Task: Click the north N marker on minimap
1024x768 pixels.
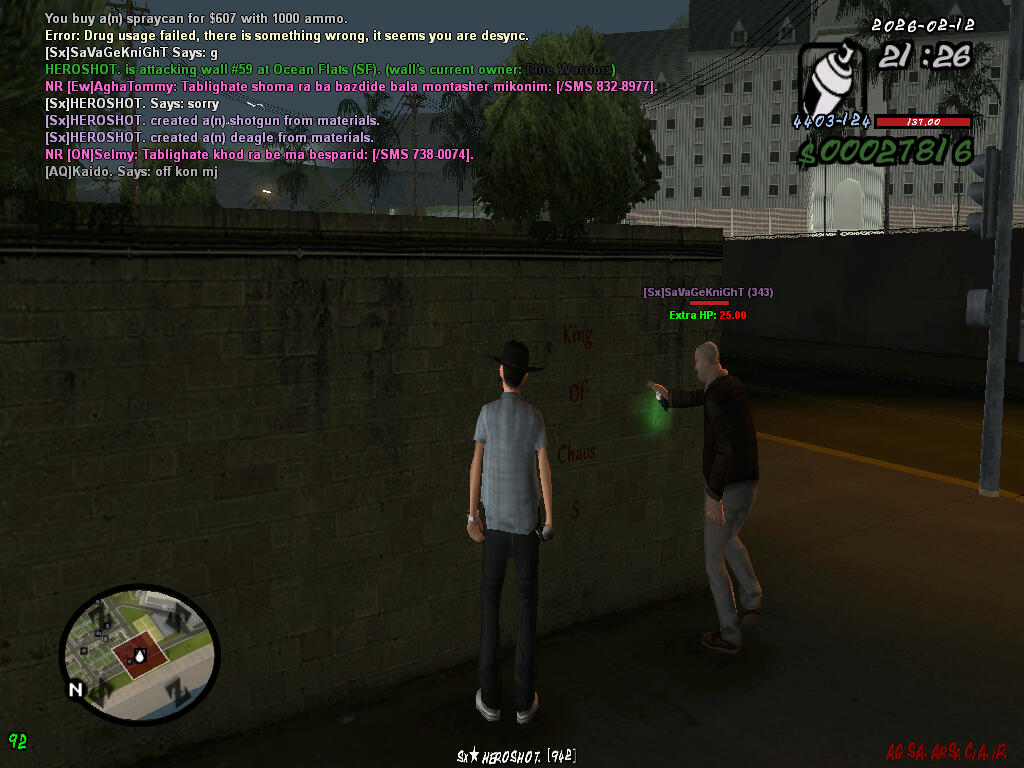Action: [x=75, y=689]
